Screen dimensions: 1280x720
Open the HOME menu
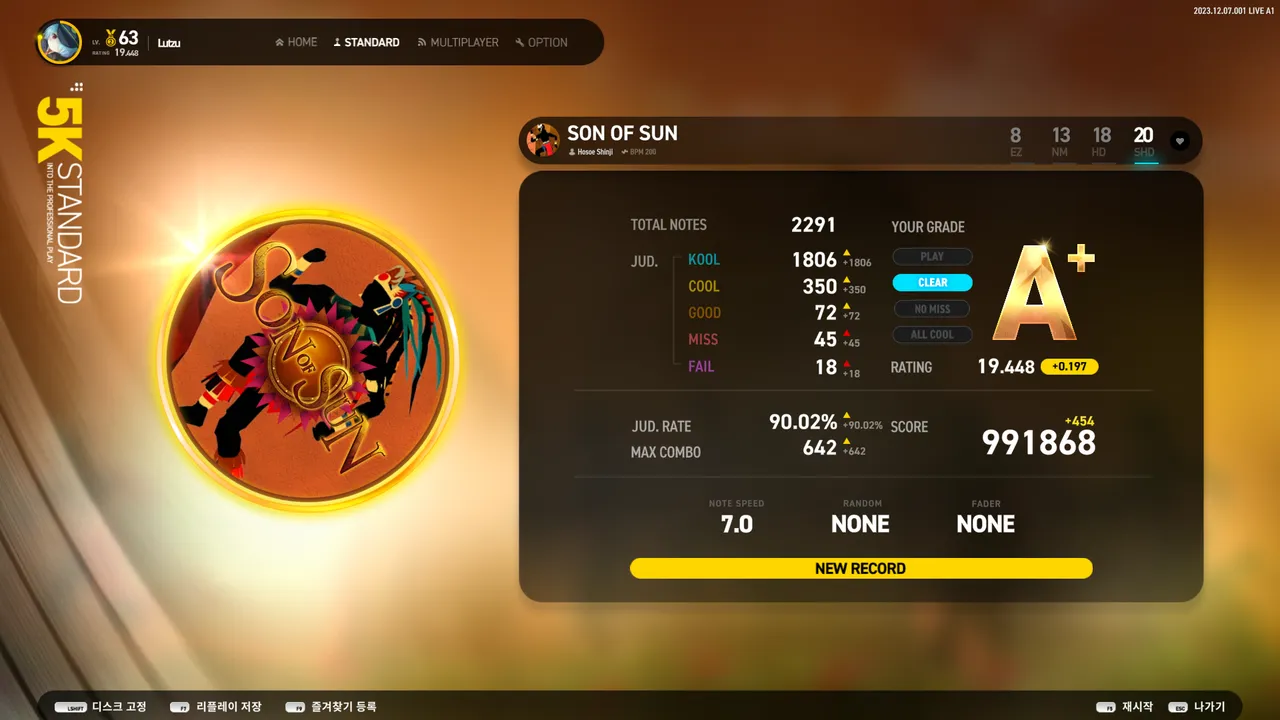(x=296, y=42)
